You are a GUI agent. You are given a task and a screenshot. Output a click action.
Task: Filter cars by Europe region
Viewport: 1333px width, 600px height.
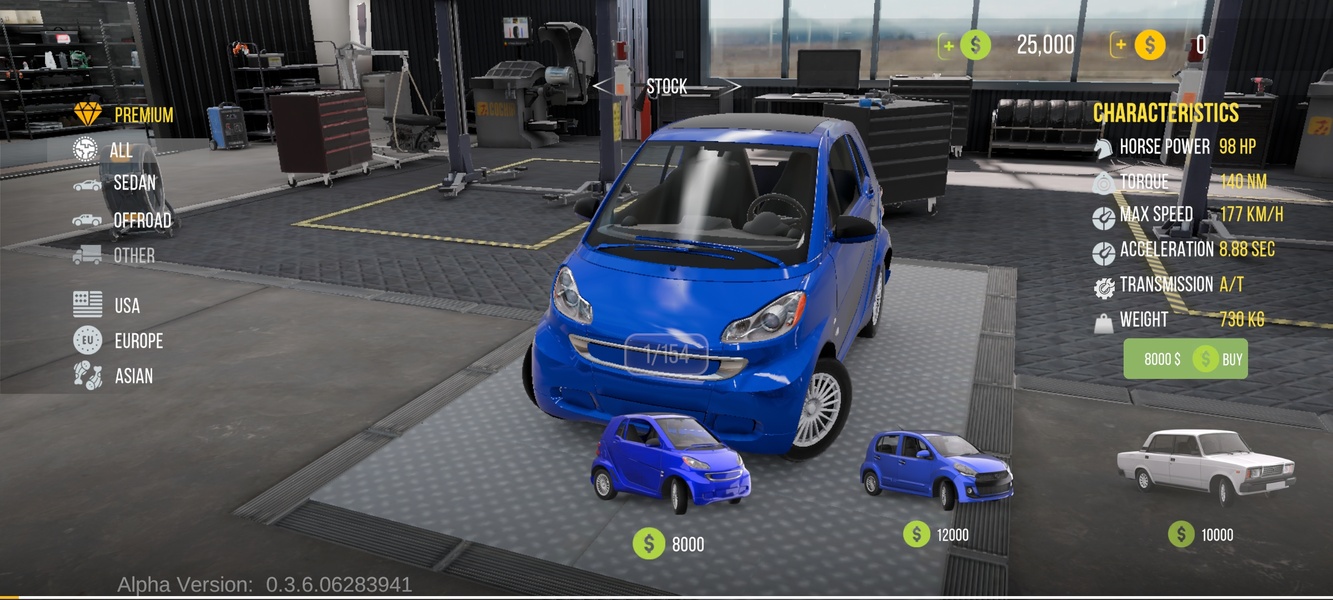click(118, 341)
